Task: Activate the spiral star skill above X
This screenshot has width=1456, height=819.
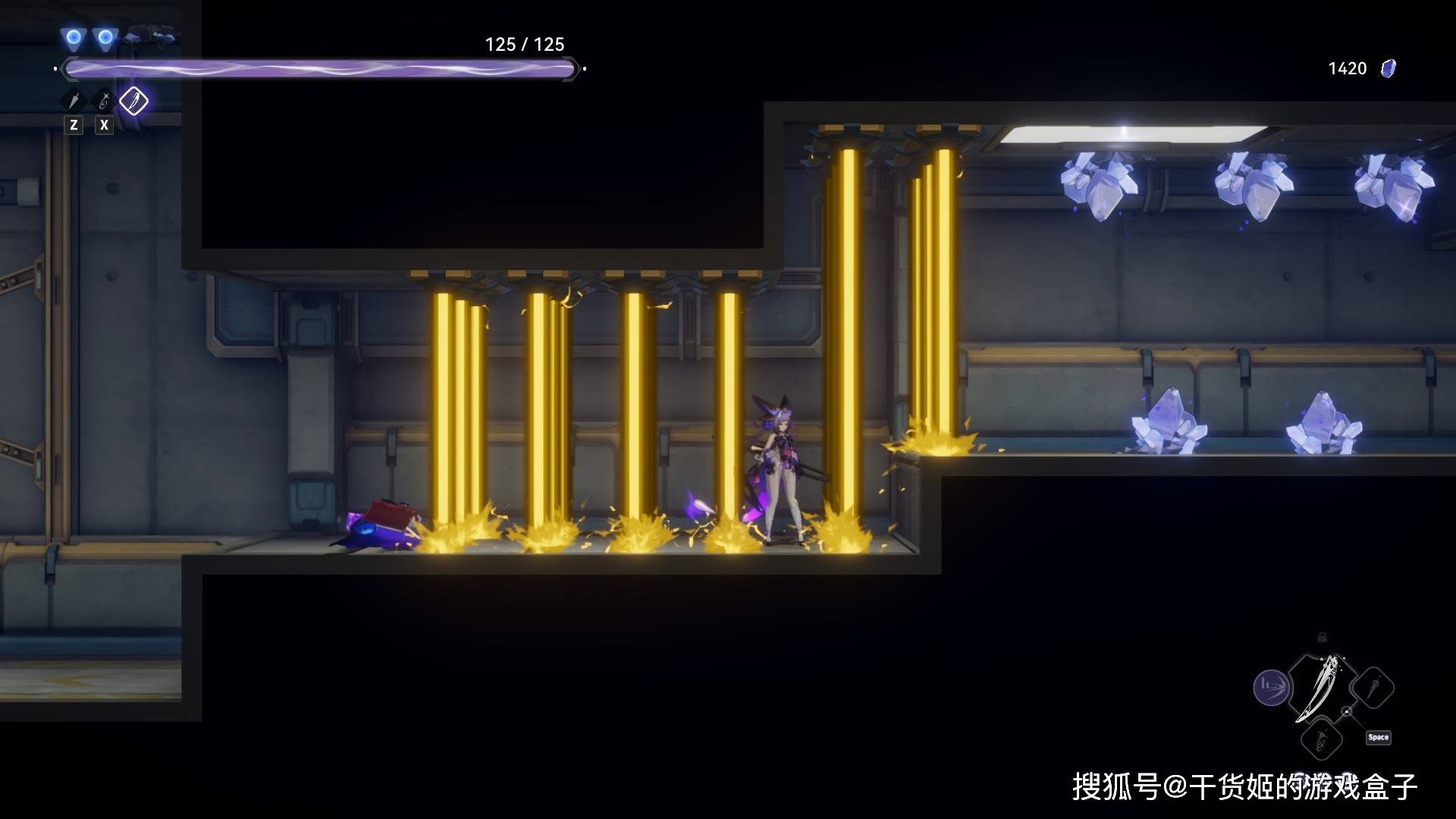Action: click(104, 101)
